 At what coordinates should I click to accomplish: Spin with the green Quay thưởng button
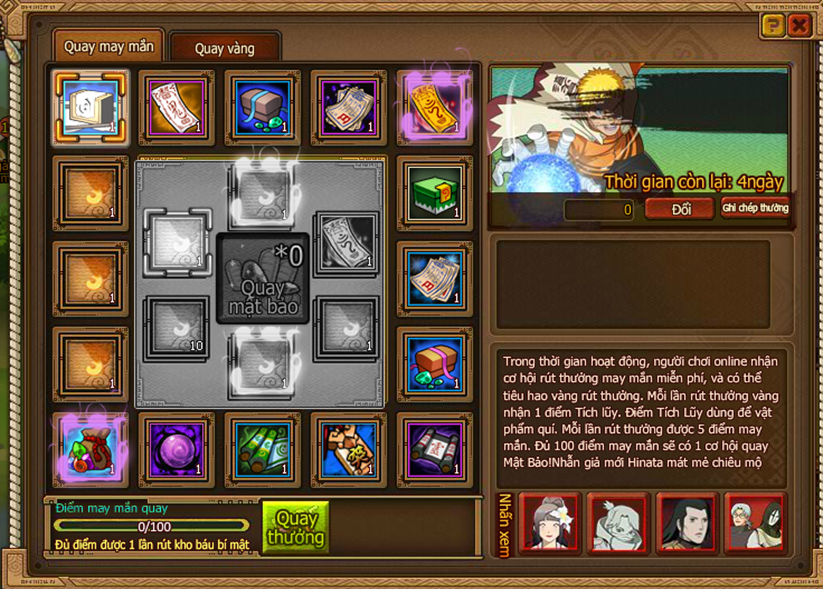[295, 527]
